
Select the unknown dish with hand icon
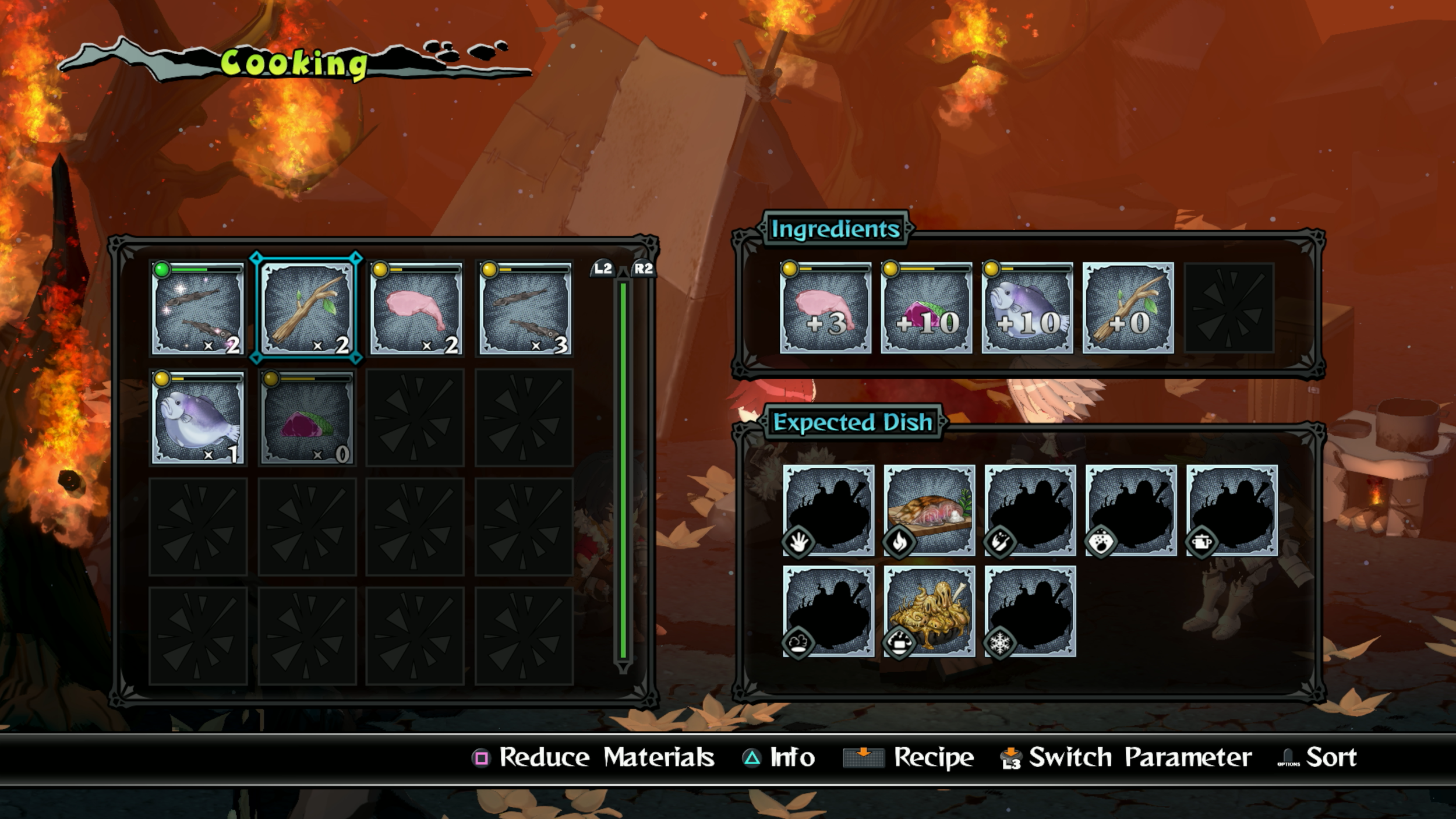[828, 510]
